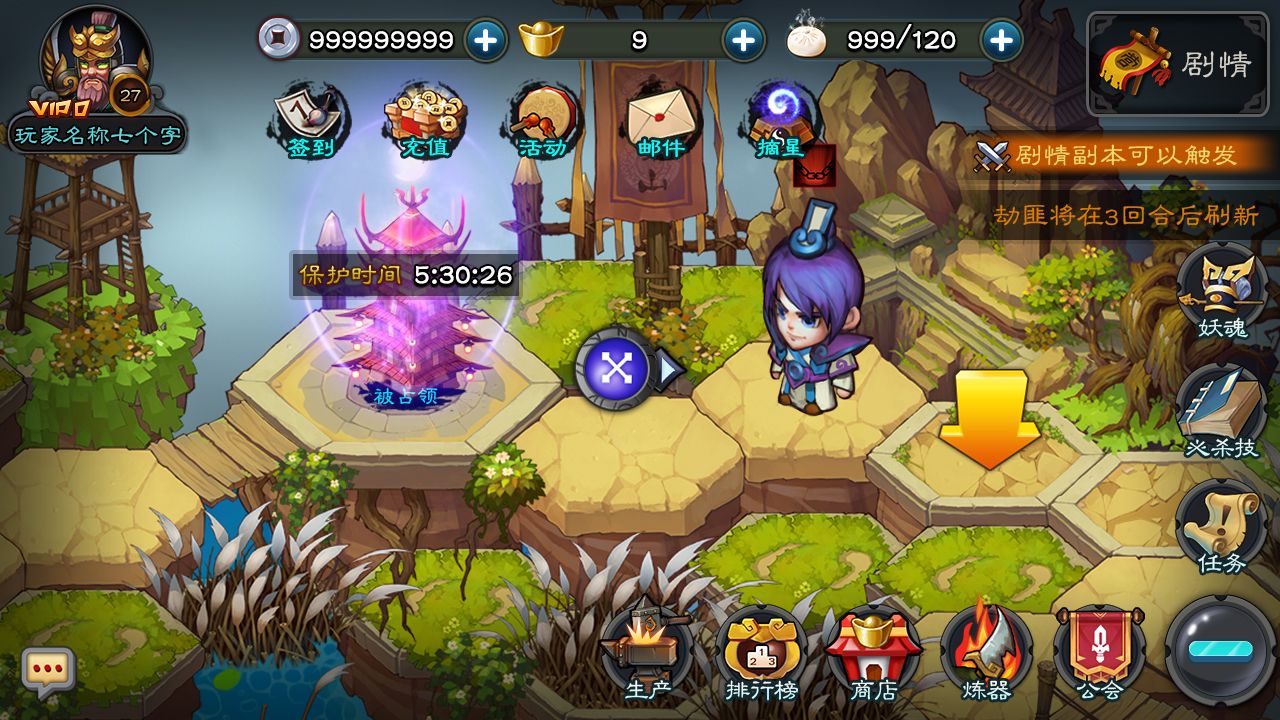Viewport: 1280px width, 720px height.
Task: Open the 生产 production forge
Action: (646, 652)
